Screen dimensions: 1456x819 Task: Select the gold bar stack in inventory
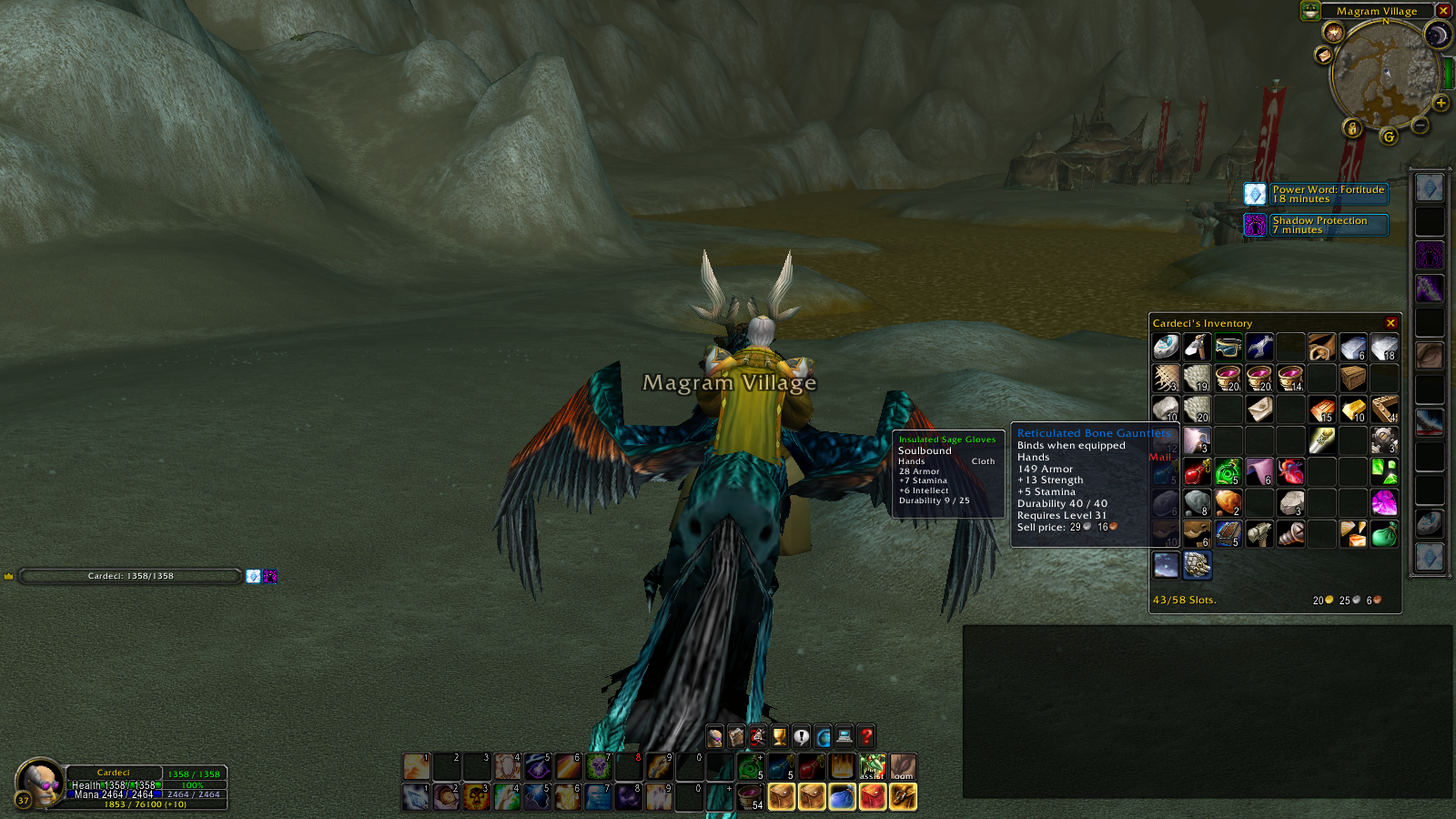1352,409
